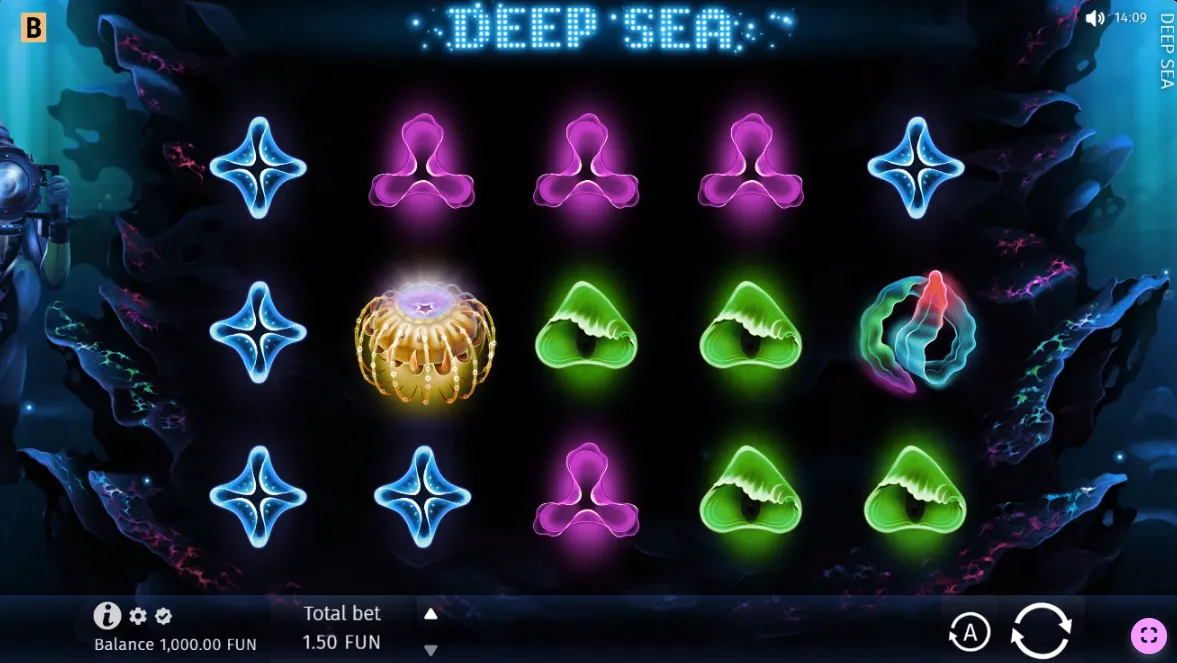Click the orange B logo

(33, 28)
